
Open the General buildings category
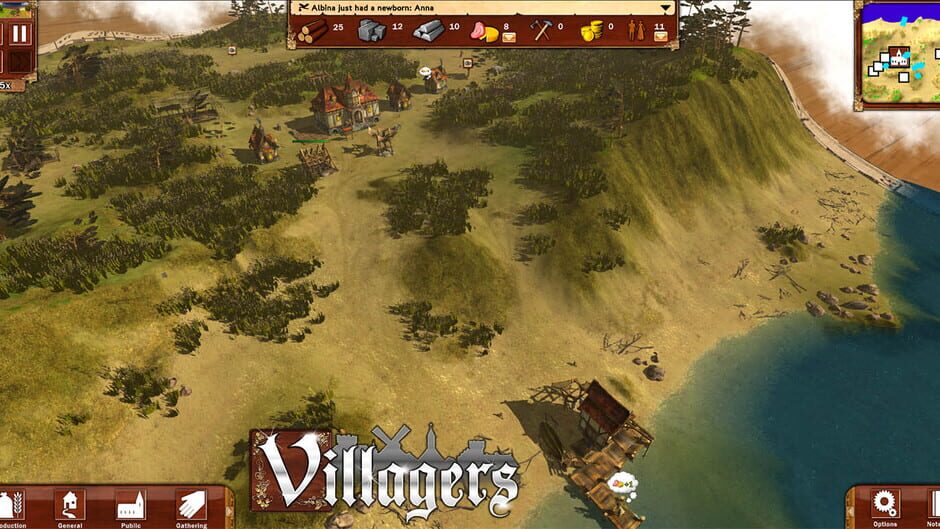69,503
